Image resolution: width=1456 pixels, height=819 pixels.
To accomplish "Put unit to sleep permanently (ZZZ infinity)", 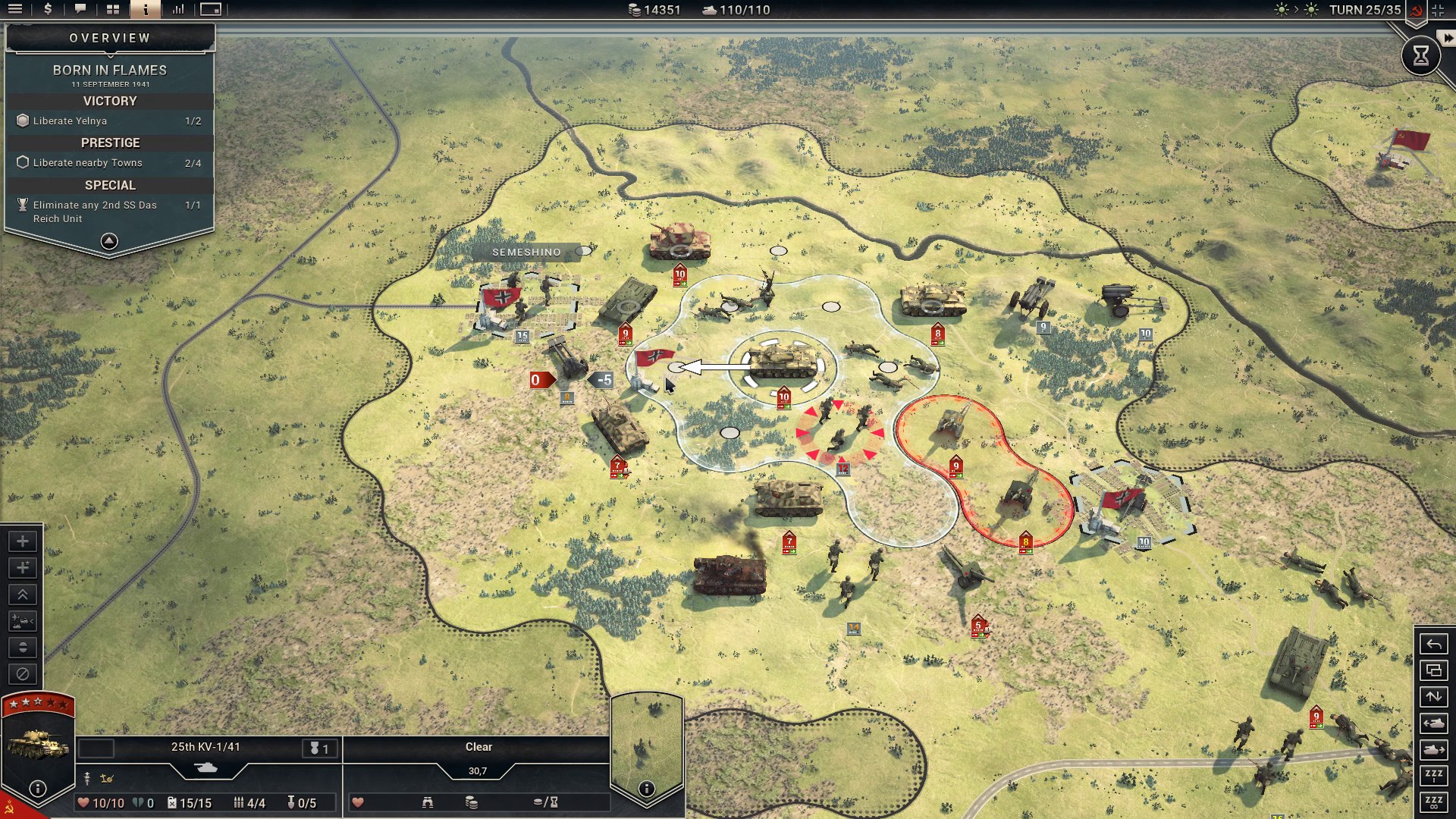I will click(1433, 802).
